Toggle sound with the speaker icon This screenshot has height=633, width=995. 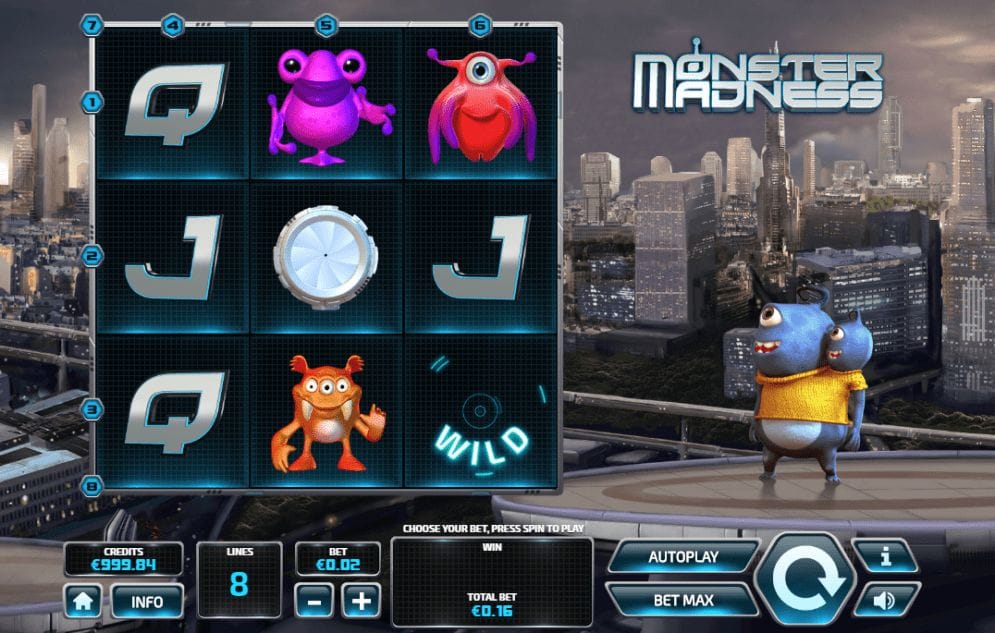point(886,600)
